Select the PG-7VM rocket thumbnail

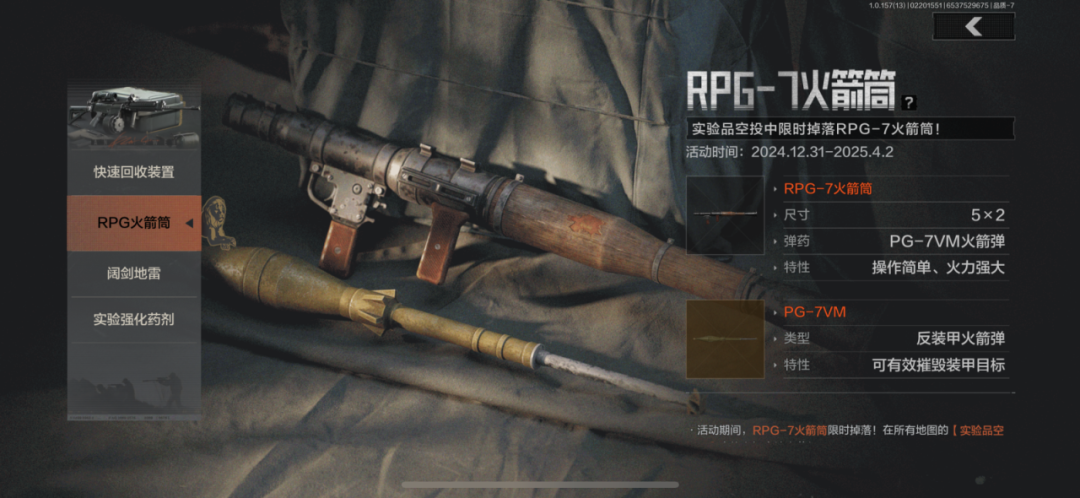click(725, 339)
